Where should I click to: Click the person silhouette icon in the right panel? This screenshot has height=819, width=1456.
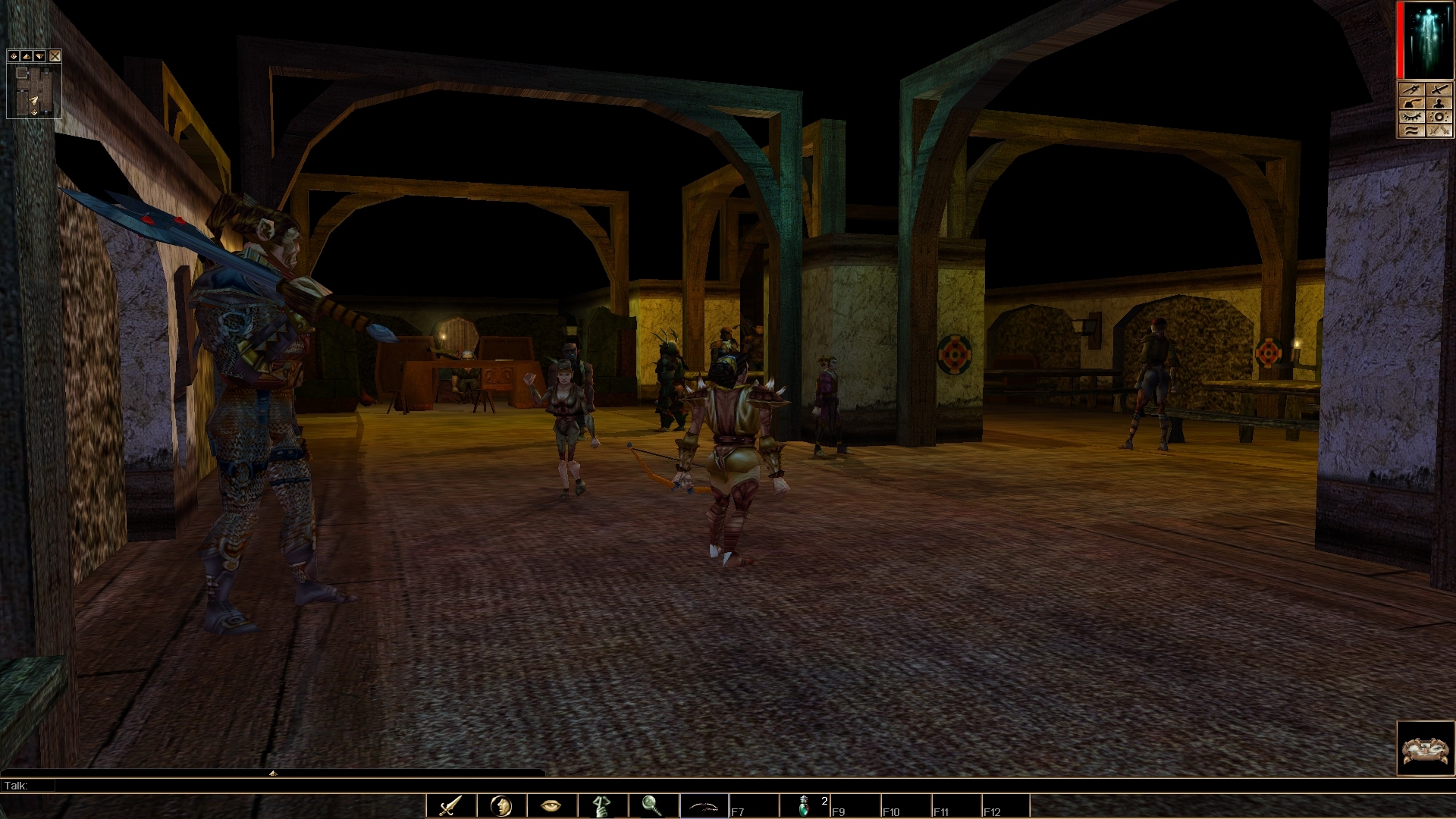pyautogui.click(x=1439, y=103)
